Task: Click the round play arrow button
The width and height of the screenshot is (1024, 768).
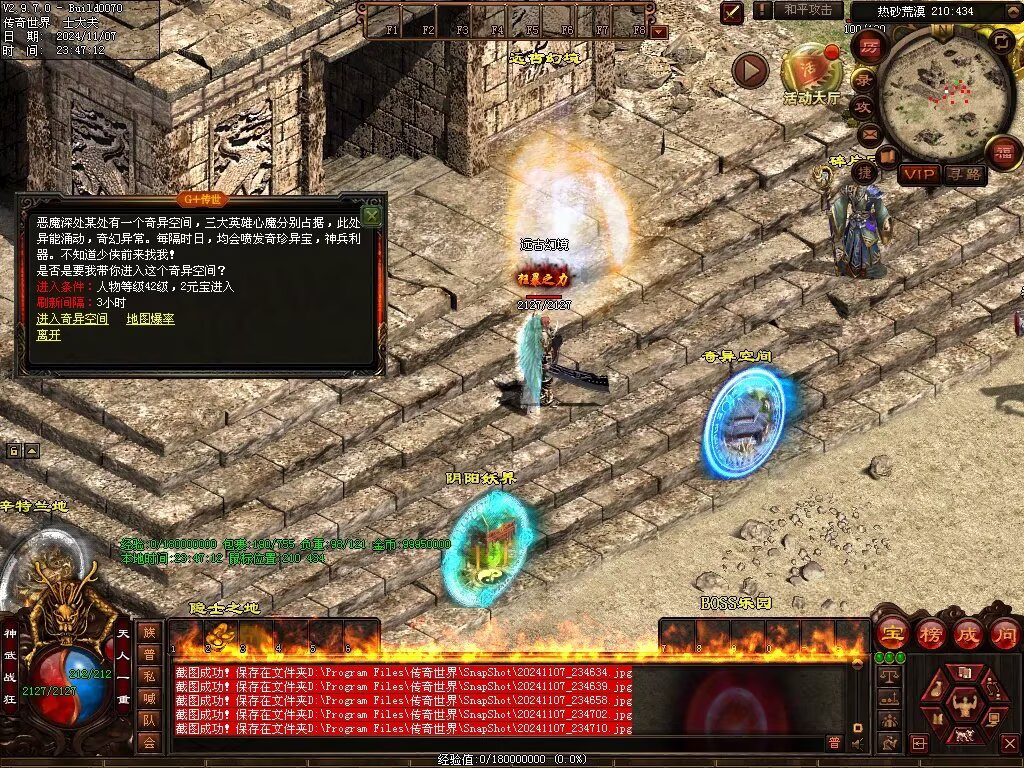Action: pos(750,70)
